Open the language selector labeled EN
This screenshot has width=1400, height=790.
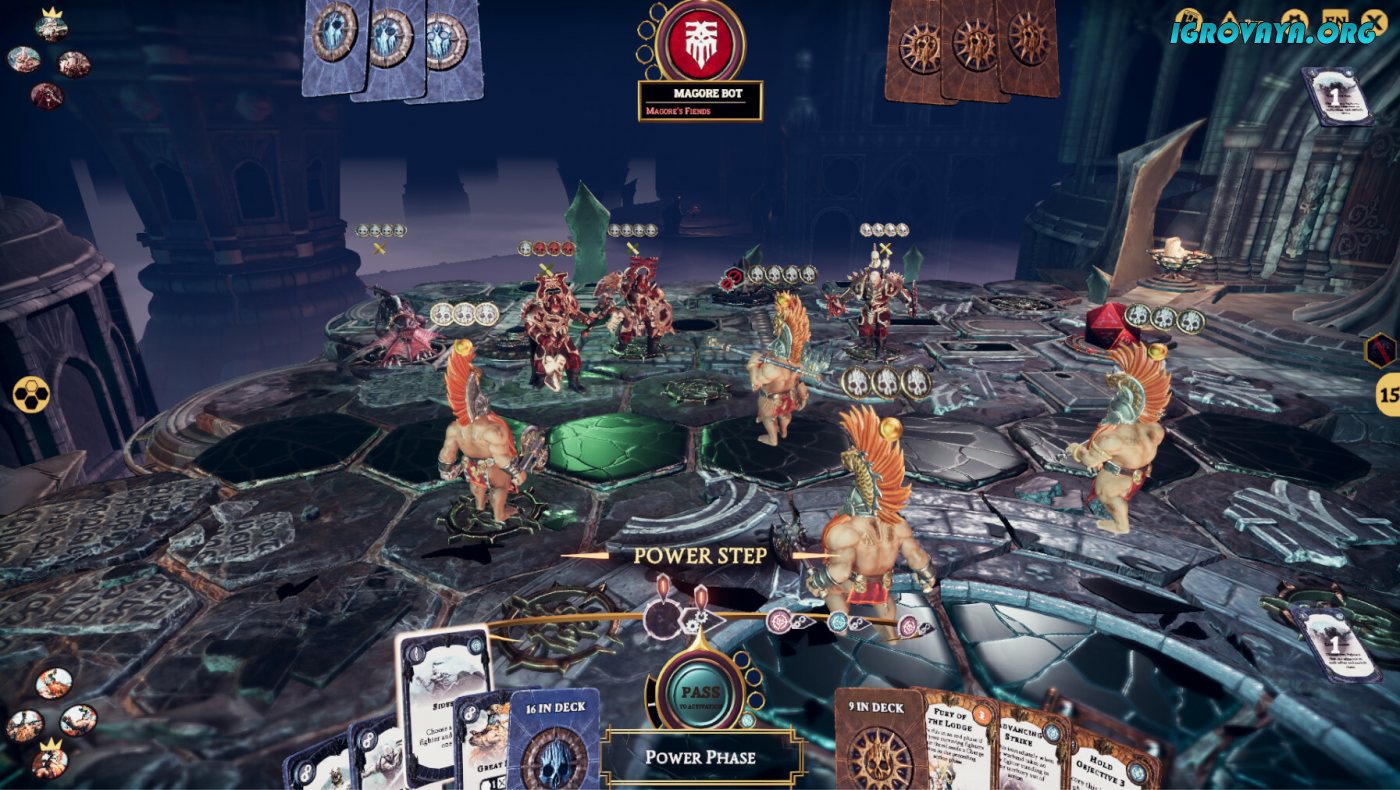1333,18
